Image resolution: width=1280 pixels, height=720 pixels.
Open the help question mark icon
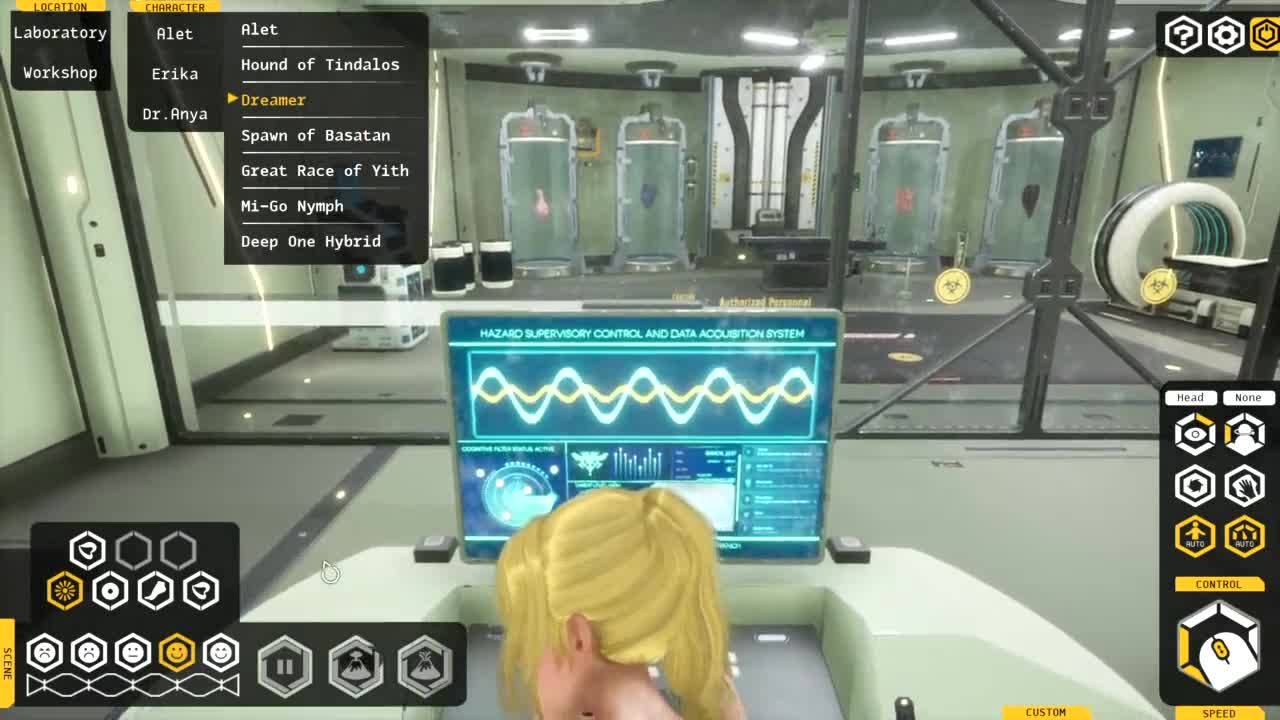pos(1182,35)
